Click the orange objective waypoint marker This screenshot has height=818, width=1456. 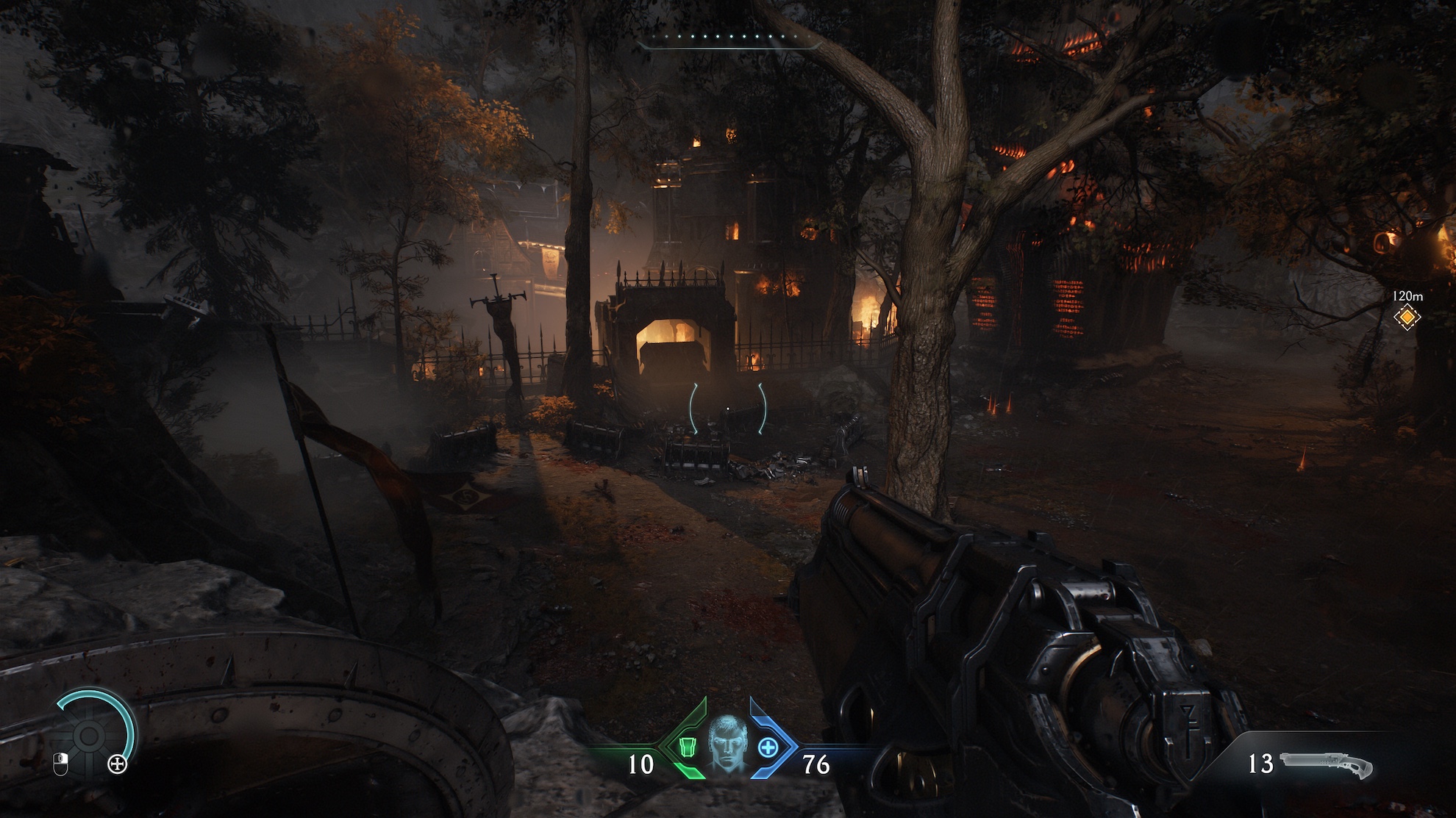(x=1407, y=317)
